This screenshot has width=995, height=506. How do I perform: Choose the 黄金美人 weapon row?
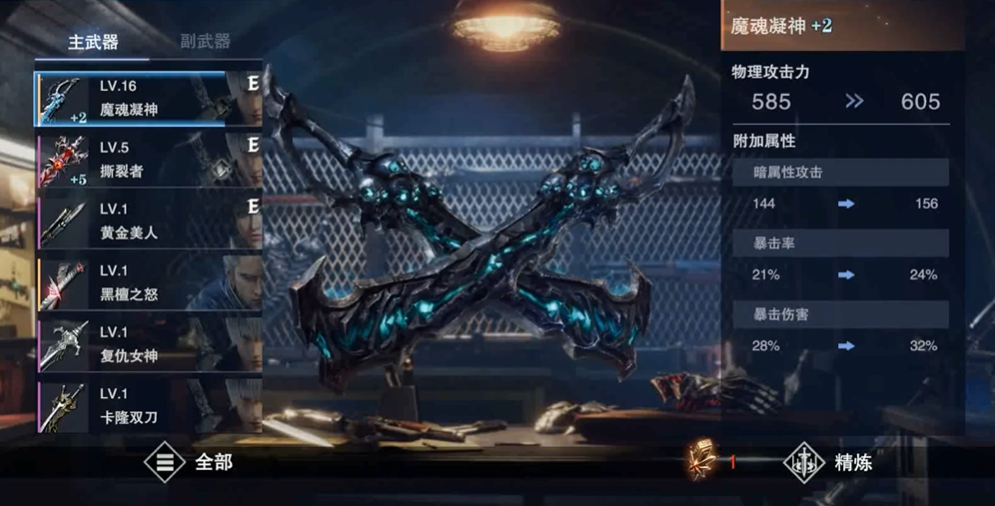tap(149, 222)
